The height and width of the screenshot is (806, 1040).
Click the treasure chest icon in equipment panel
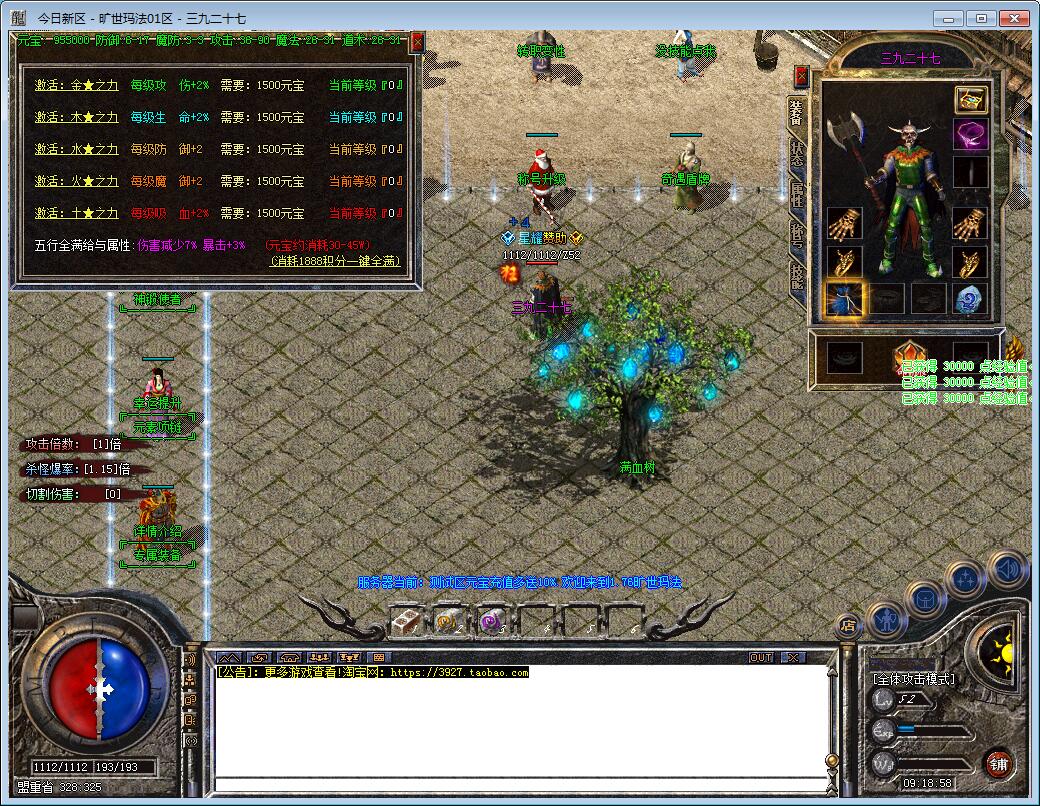[970, 99]
